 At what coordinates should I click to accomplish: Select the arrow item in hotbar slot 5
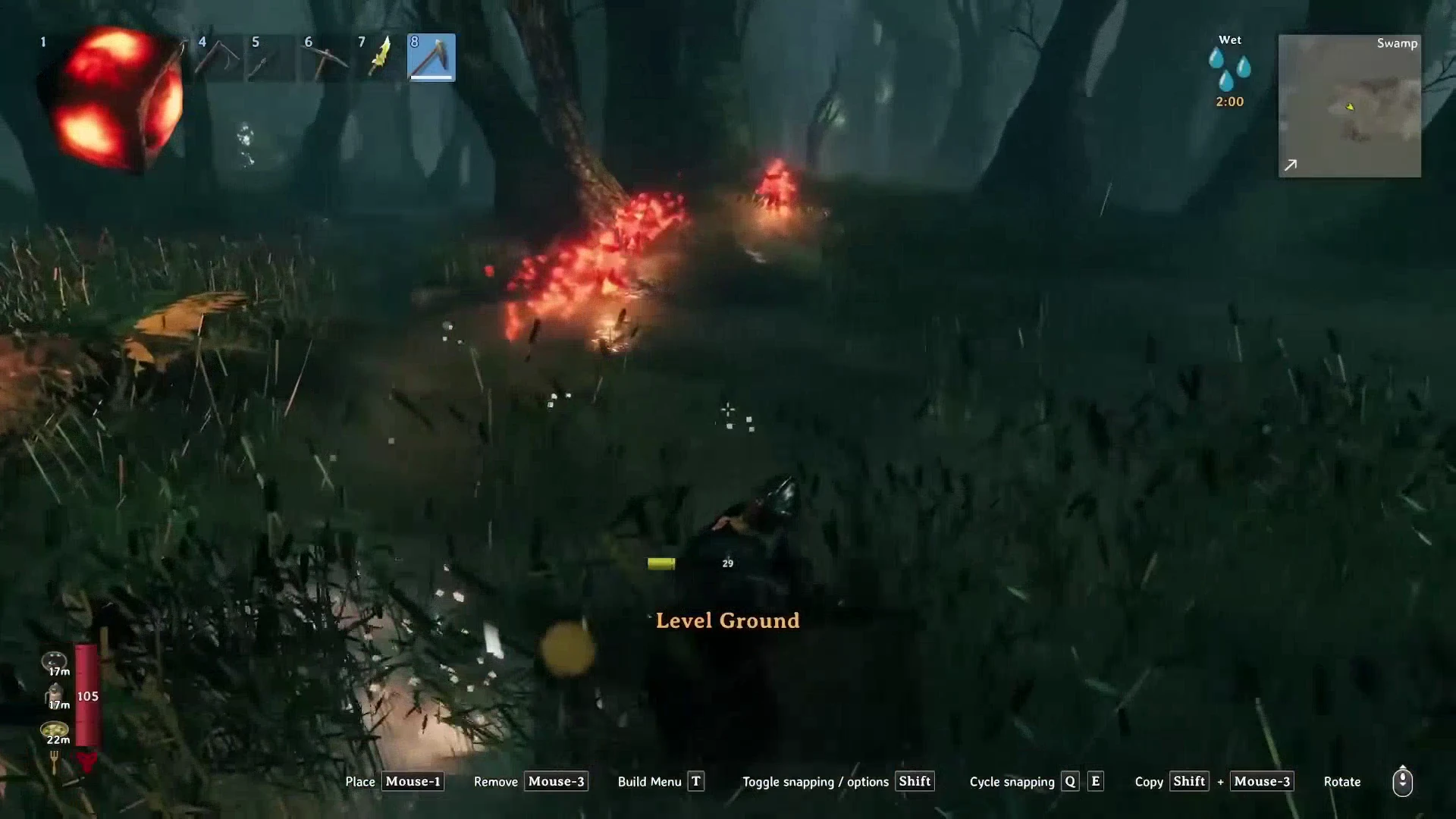(x=271, y=58)
